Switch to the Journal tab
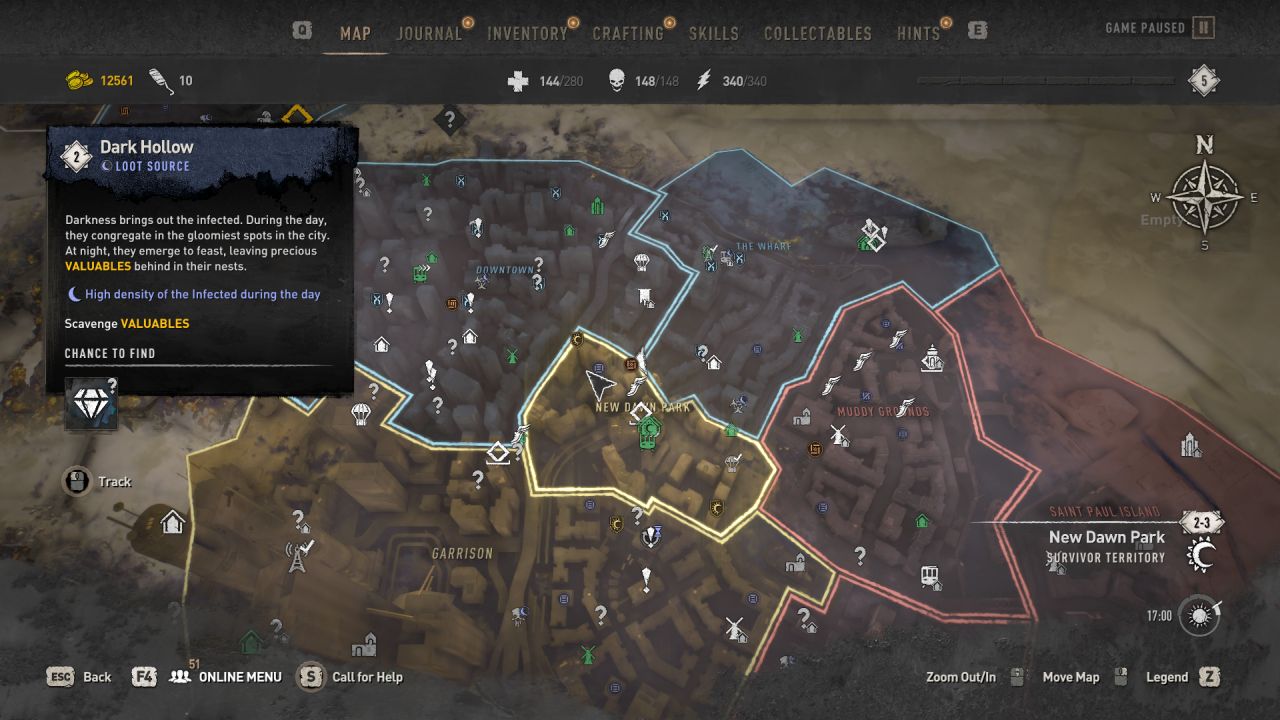The image size is (1280, 720). (x=429, y=33)
